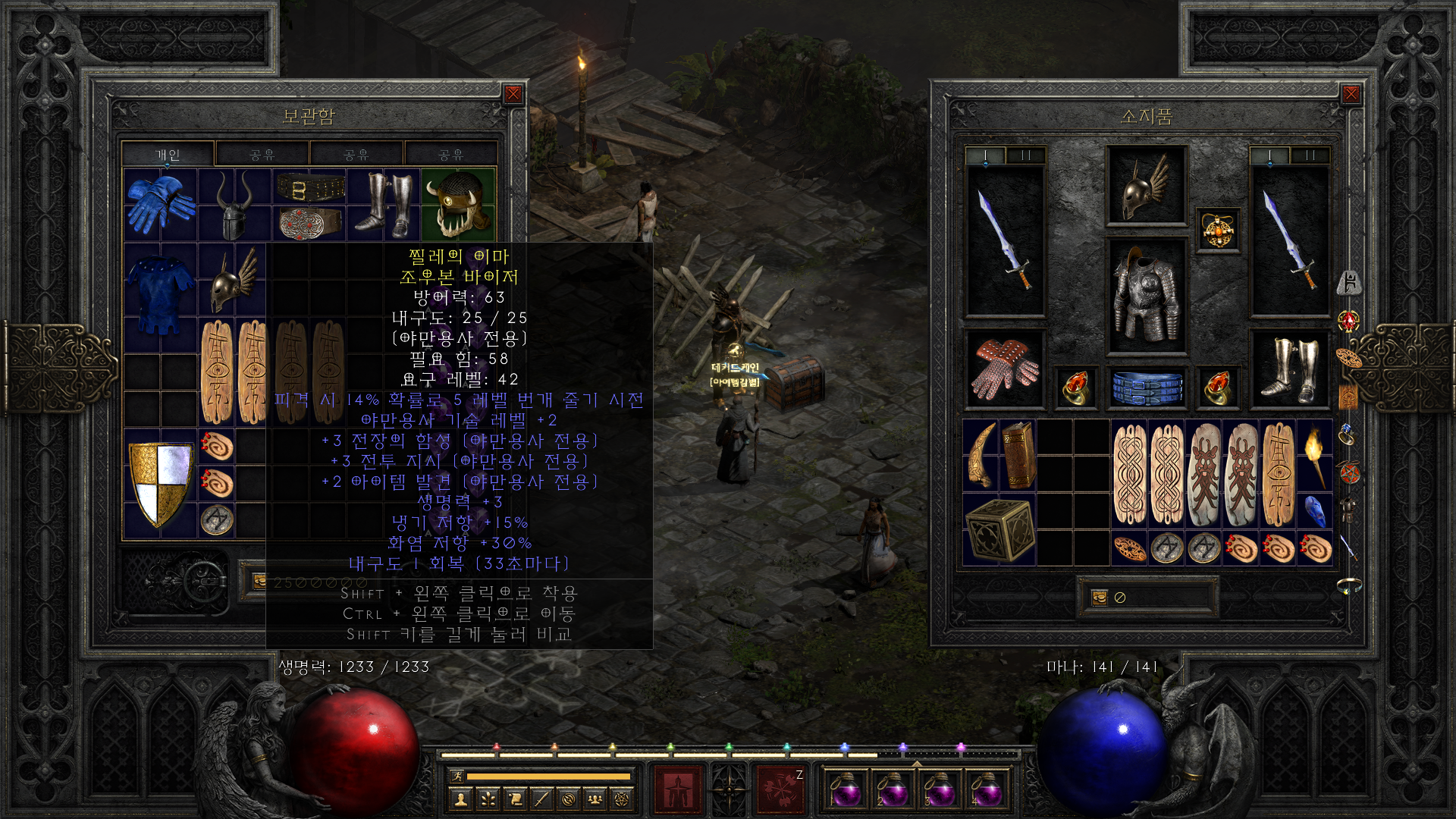Viewport: 1456px width, 819px height.
Task: Open the character screen from mini menu
Action: click(x=460, y=799)
